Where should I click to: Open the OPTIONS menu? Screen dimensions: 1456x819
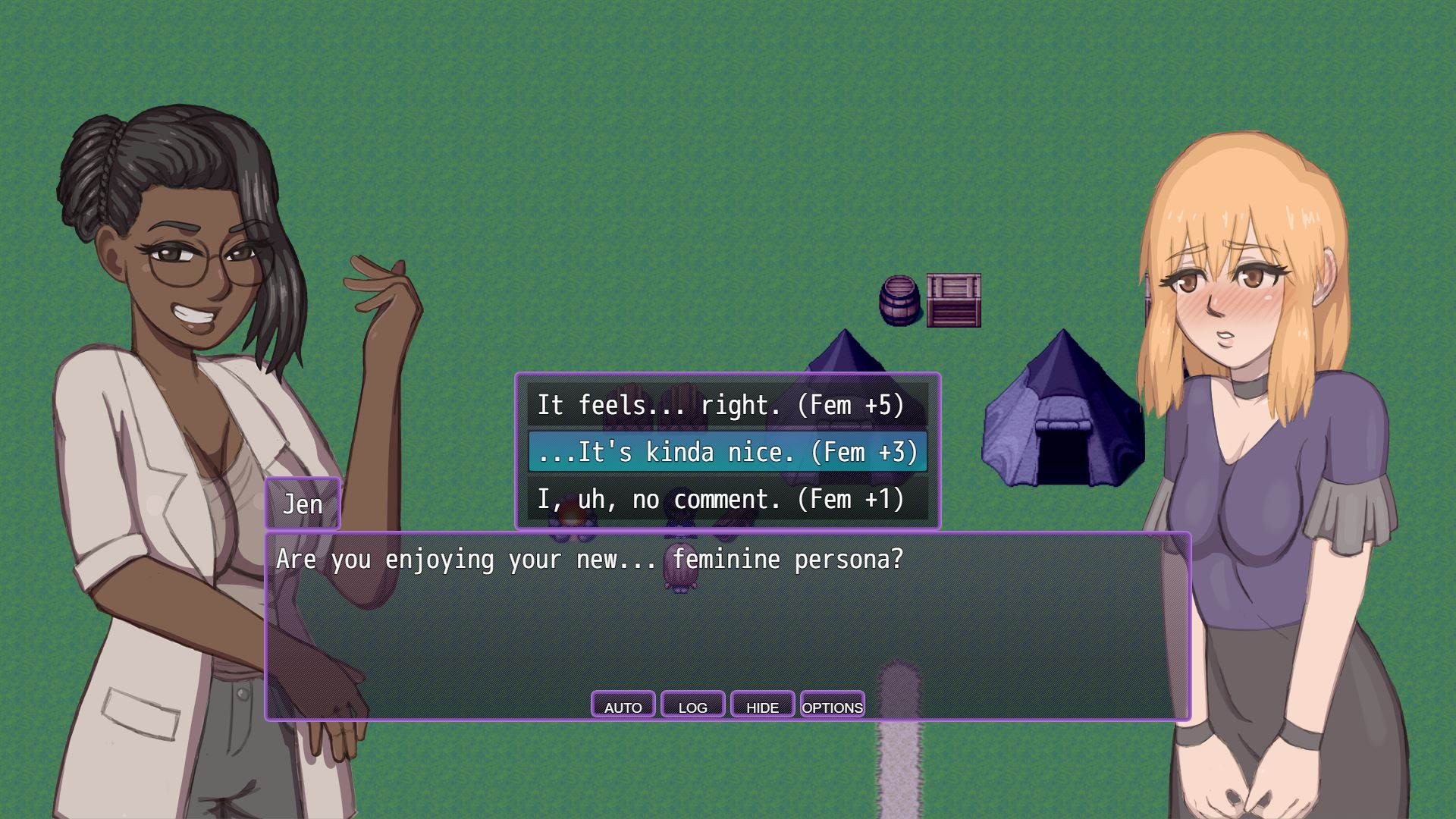tap(832, 705)
